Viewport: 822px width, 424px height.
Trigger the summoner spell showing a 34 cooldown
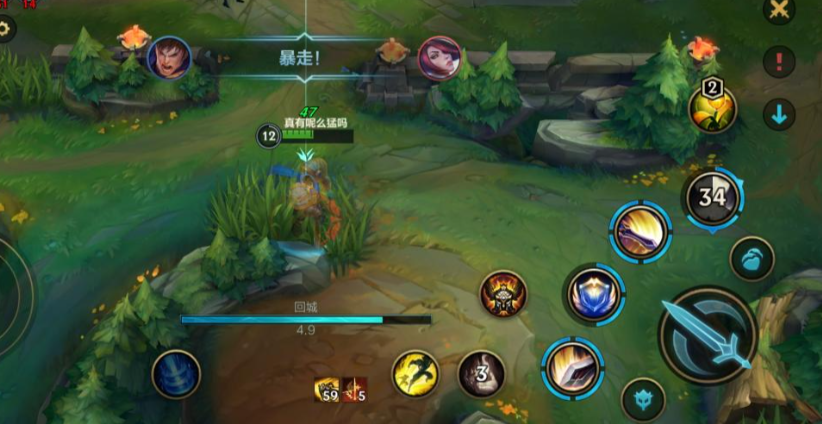pos(711,197)
